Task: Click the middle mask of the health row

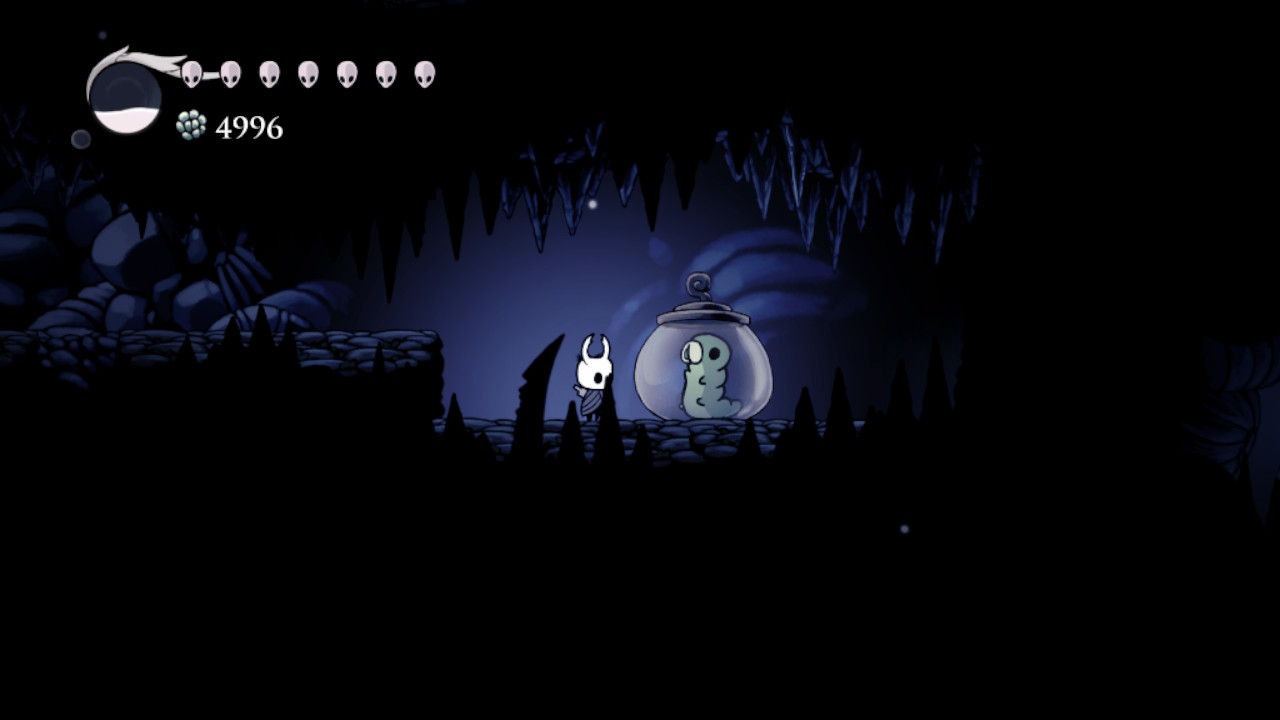Action: tap(310, 72)
